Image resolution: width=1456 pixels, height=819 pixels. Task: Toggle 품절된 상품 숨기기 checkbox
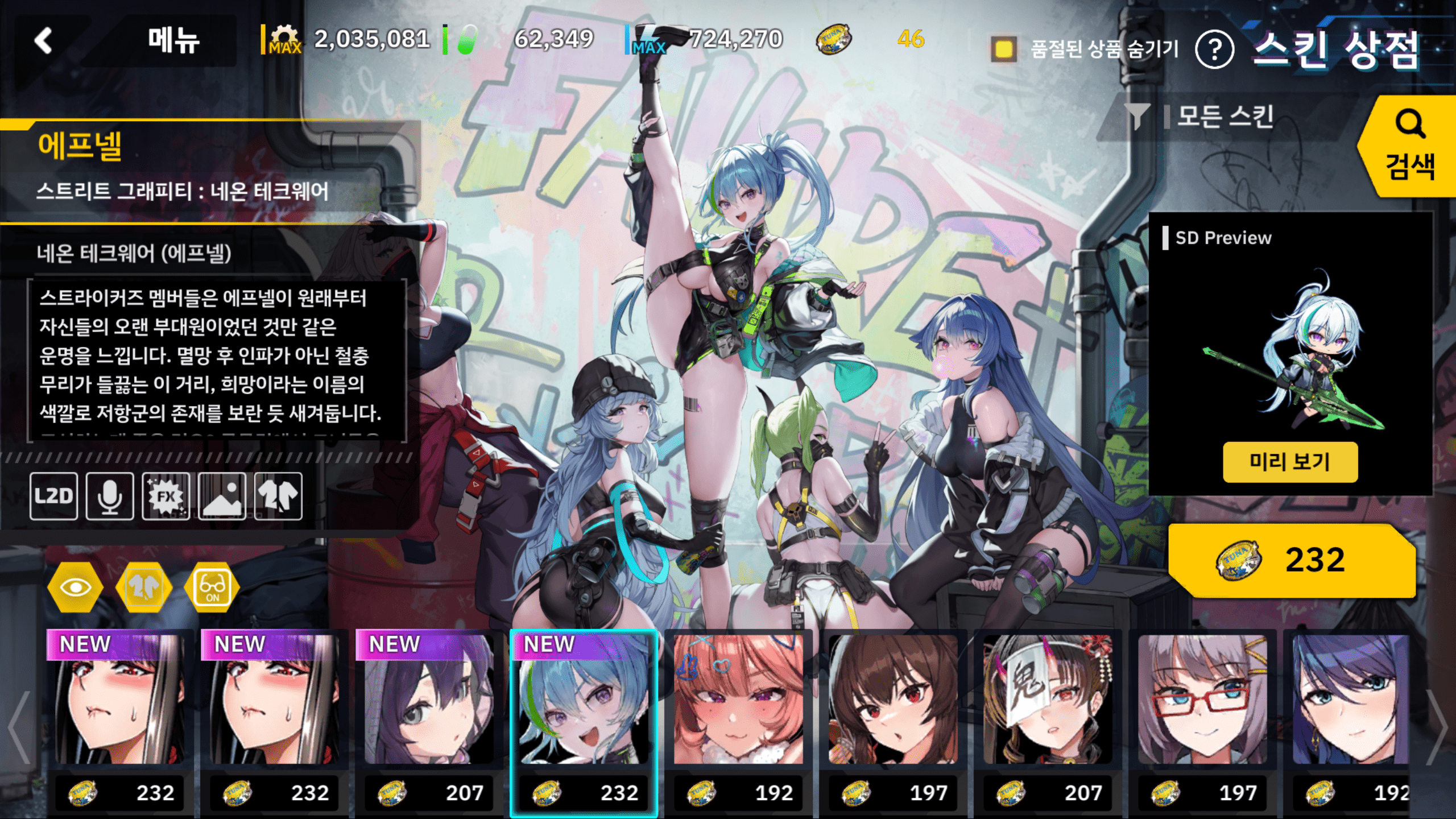pyautogui.click(x=1004, y=49)
